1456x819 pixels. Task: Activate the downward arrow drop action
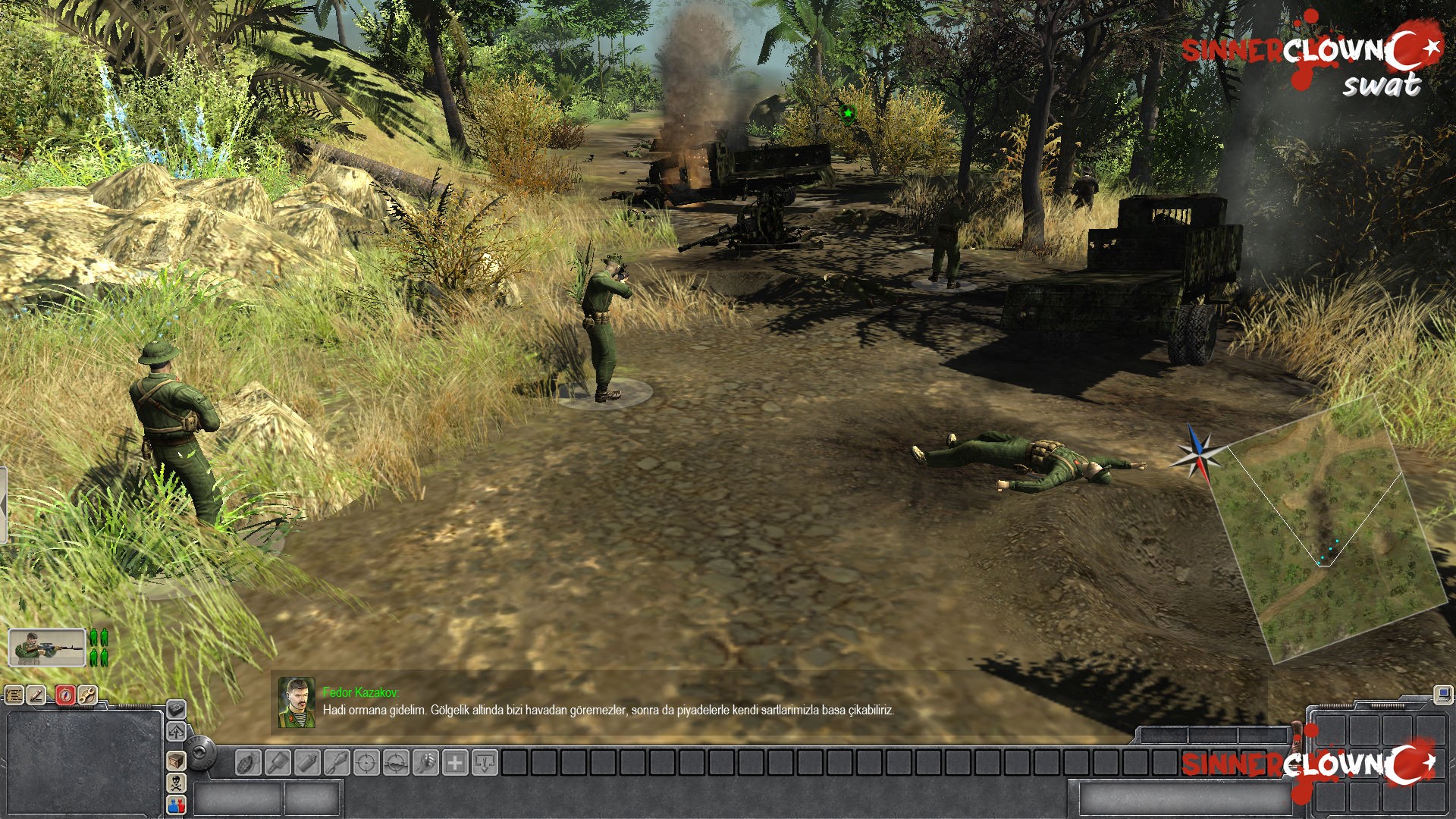(x=485, y=762)
